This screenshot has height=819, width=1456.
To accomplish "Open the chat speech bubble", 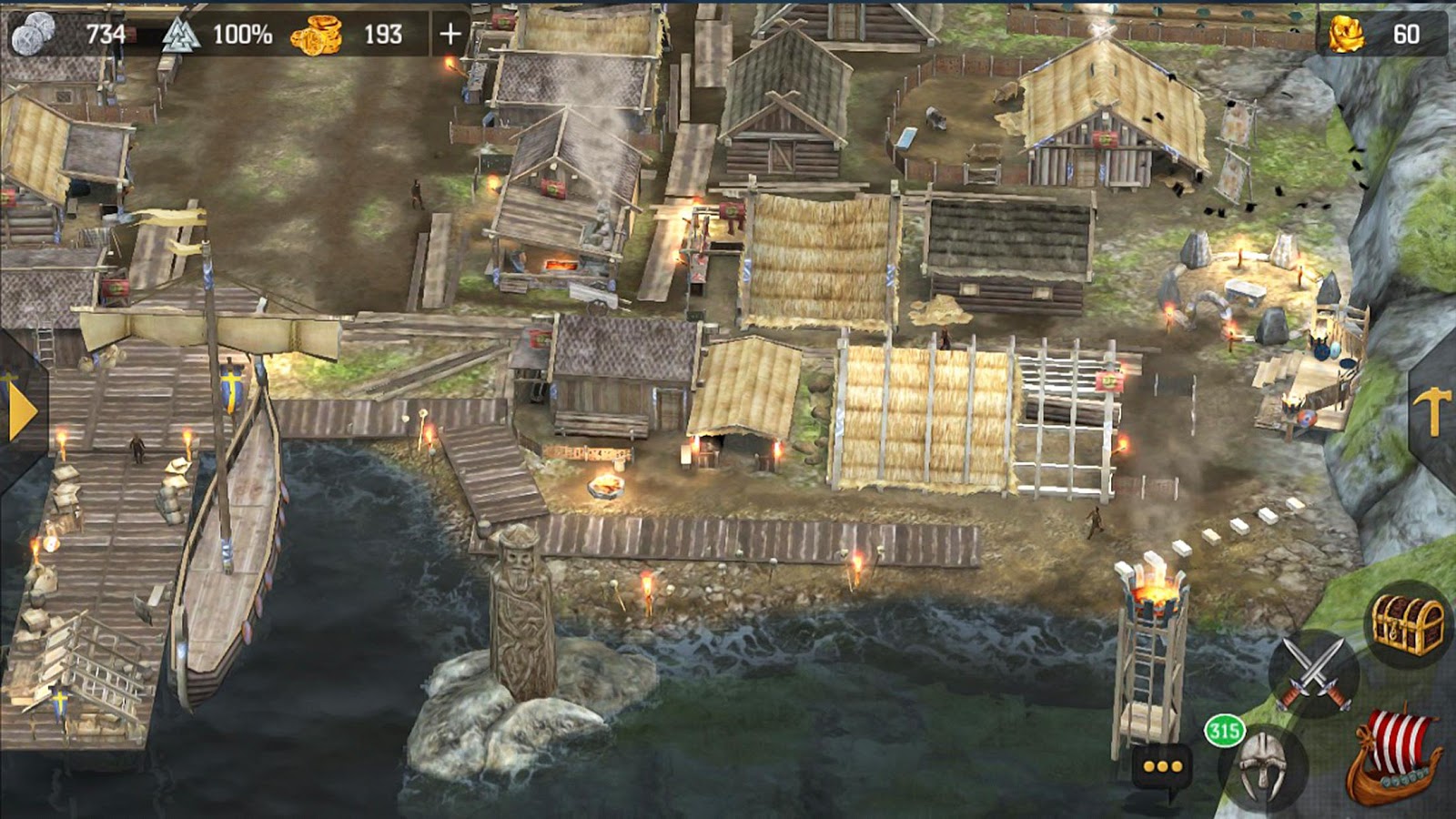I will [1162, 767].
